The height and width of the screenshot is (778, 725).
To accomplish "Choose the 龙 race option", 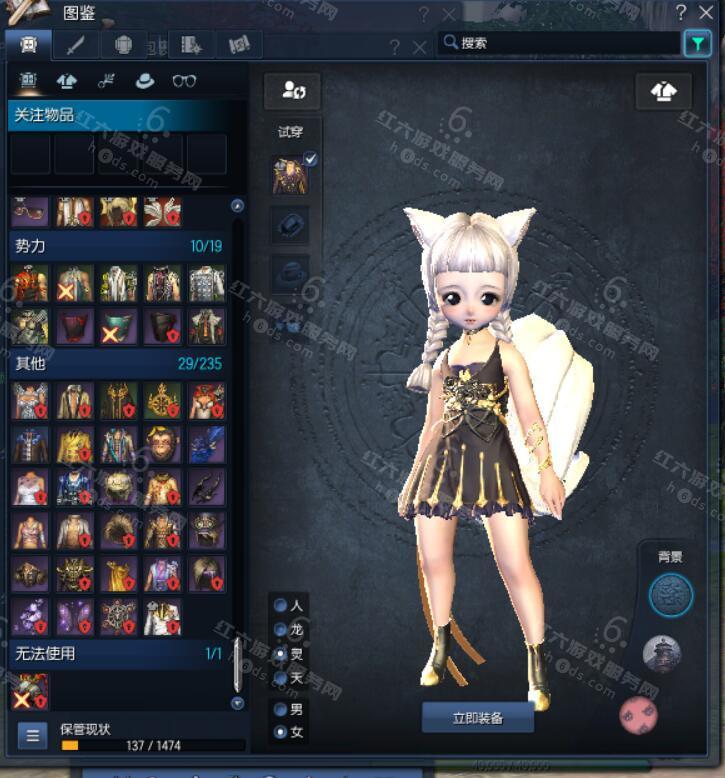I will point(281,630).
